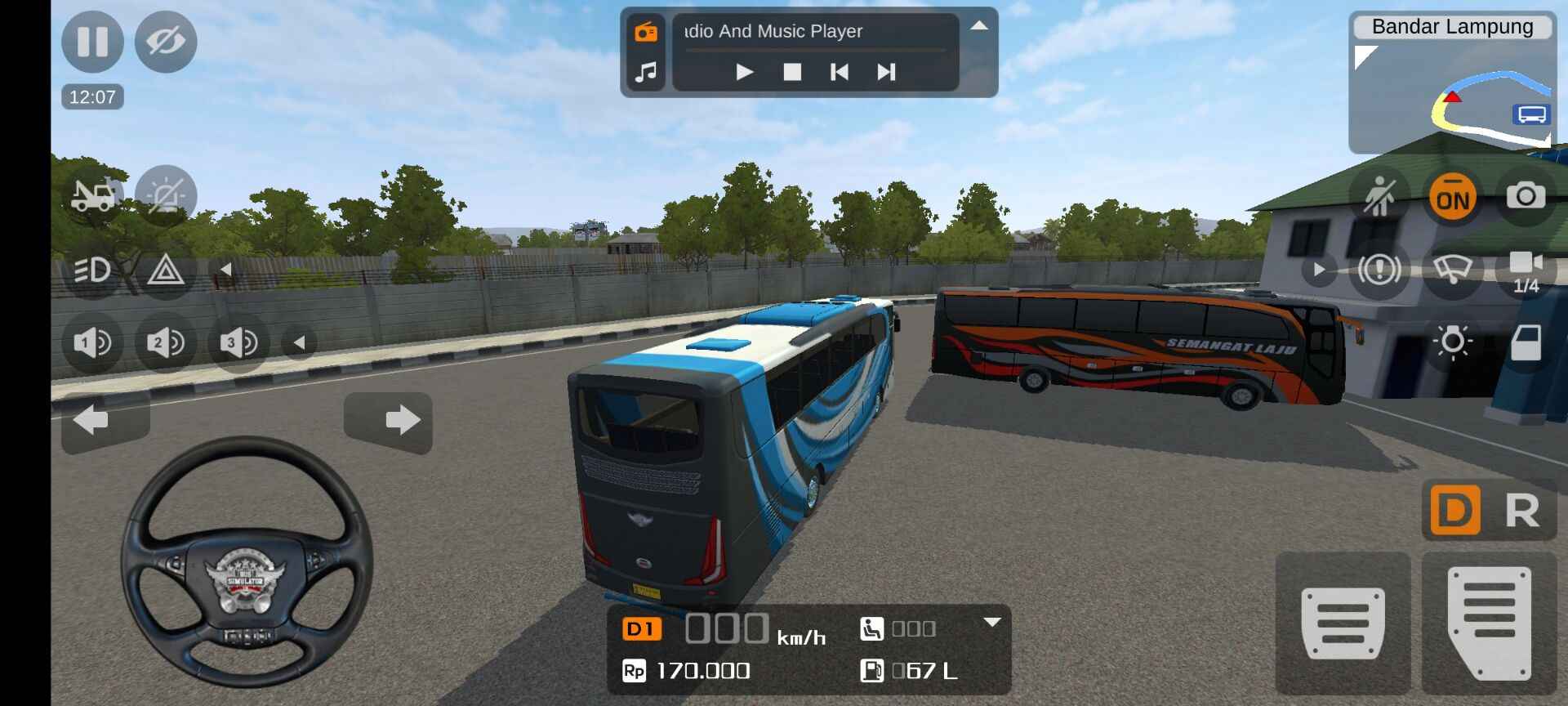Stop the music player

pos(792,72)
